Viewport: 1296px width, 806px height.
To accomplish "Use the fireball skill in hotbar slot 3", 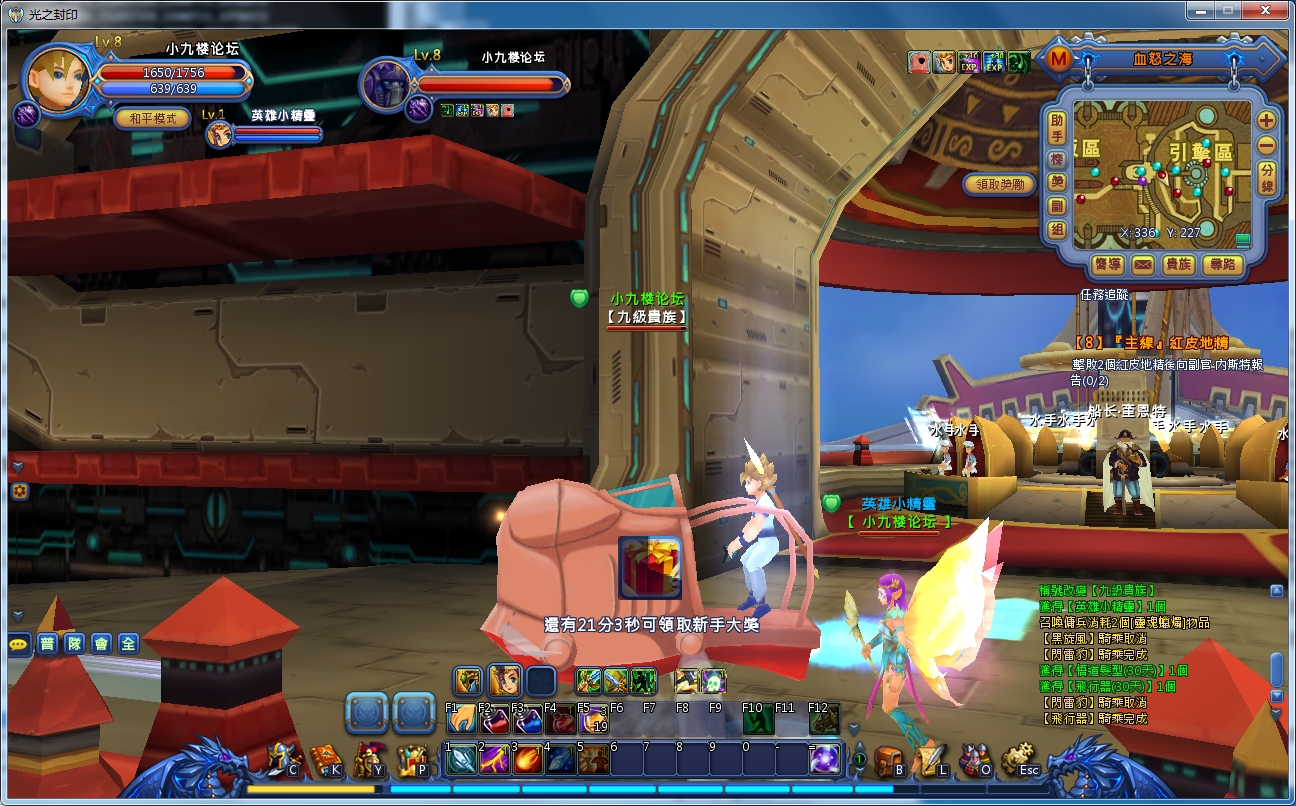I will tap(527, 760).
